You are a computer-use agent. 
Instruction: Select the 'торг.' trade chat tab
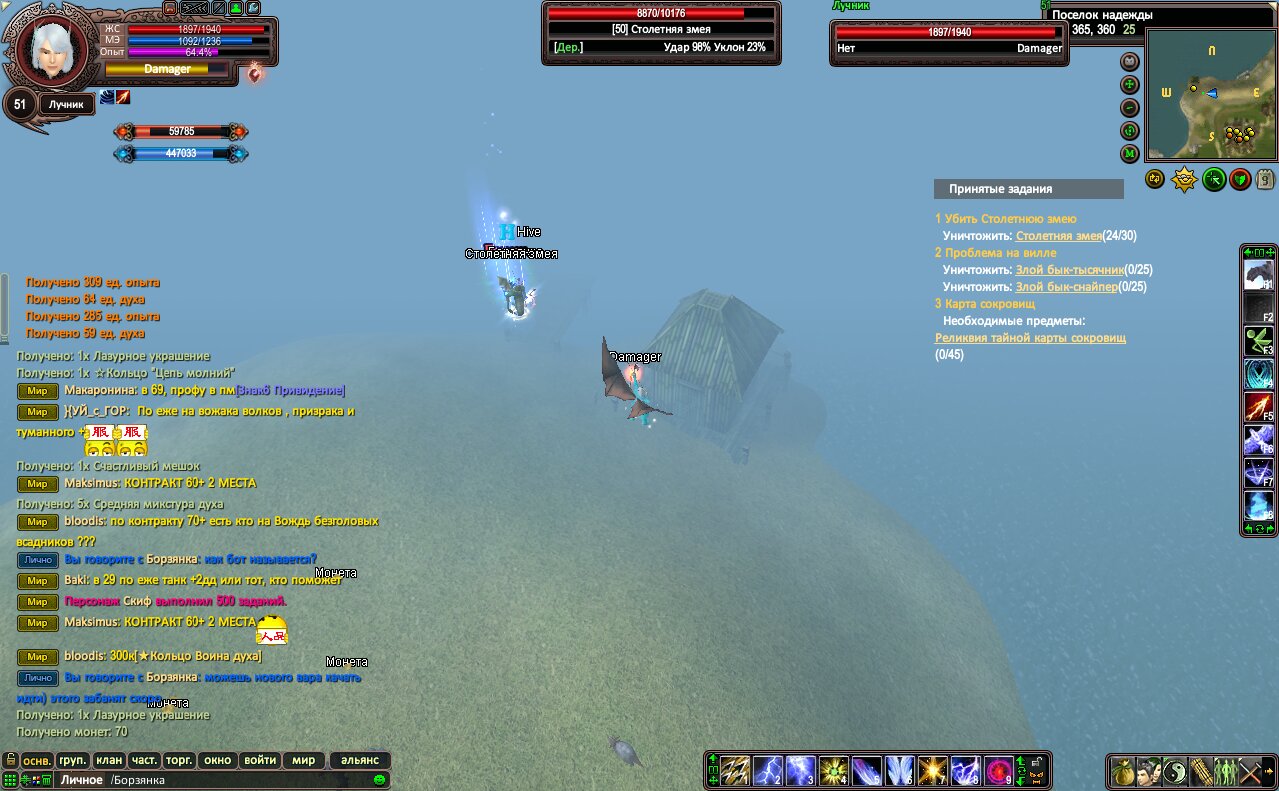tap(179, 760)
